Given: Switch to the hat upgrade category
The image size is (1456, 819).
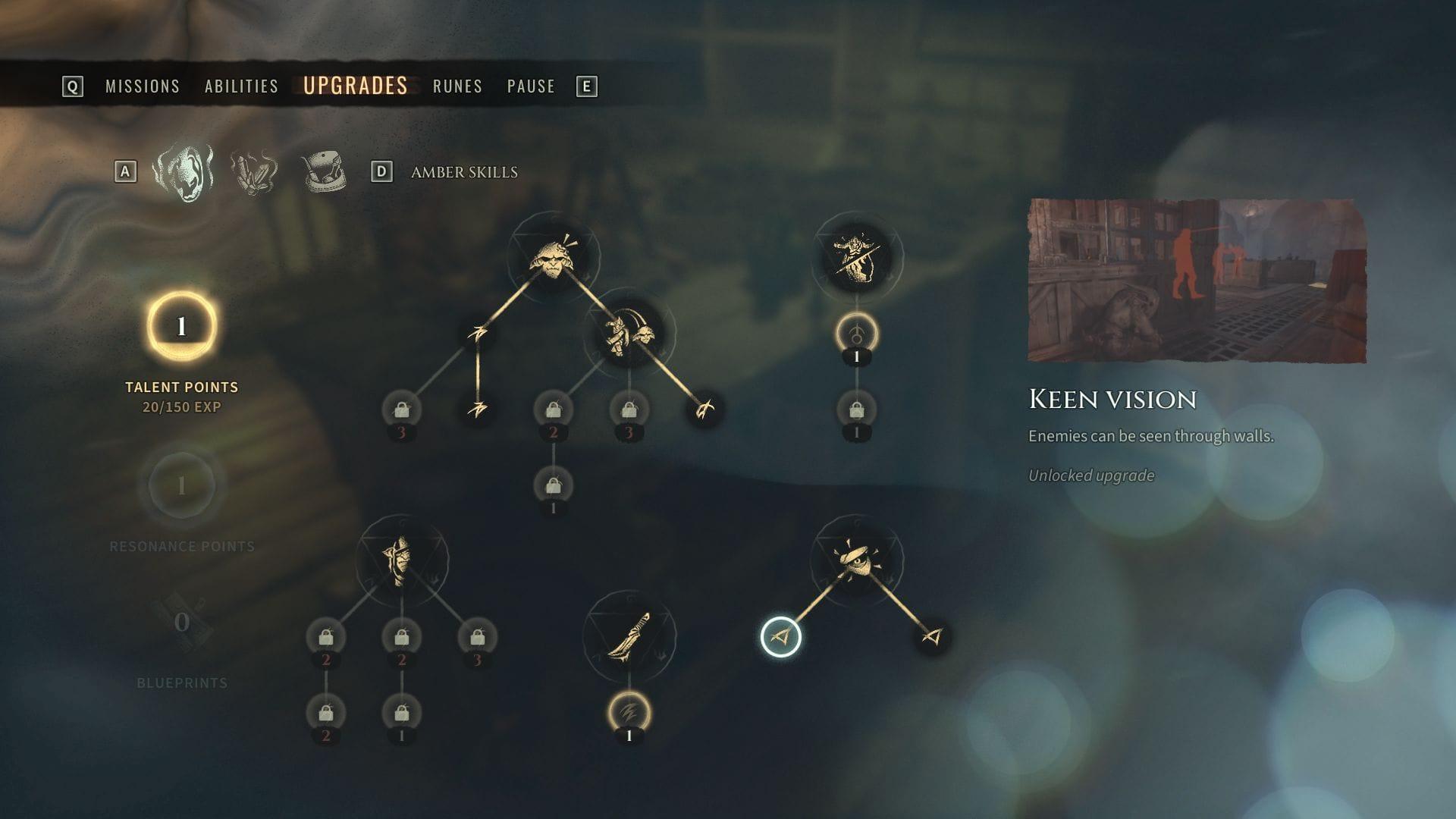Looking at the screenshot, I should point(323,172).
